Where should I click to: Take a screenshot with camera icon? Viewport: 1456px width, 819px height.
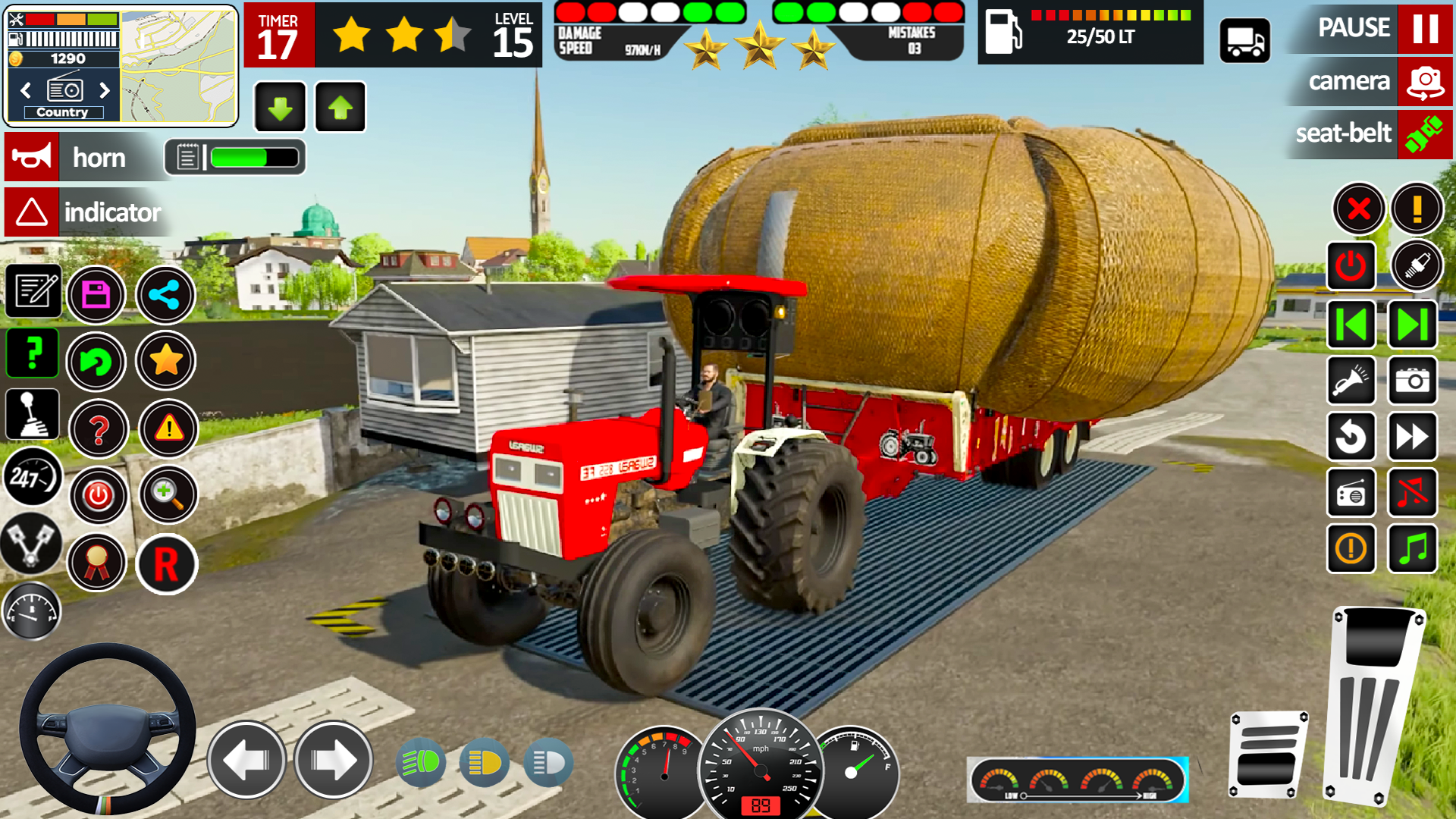(1412, 381)
